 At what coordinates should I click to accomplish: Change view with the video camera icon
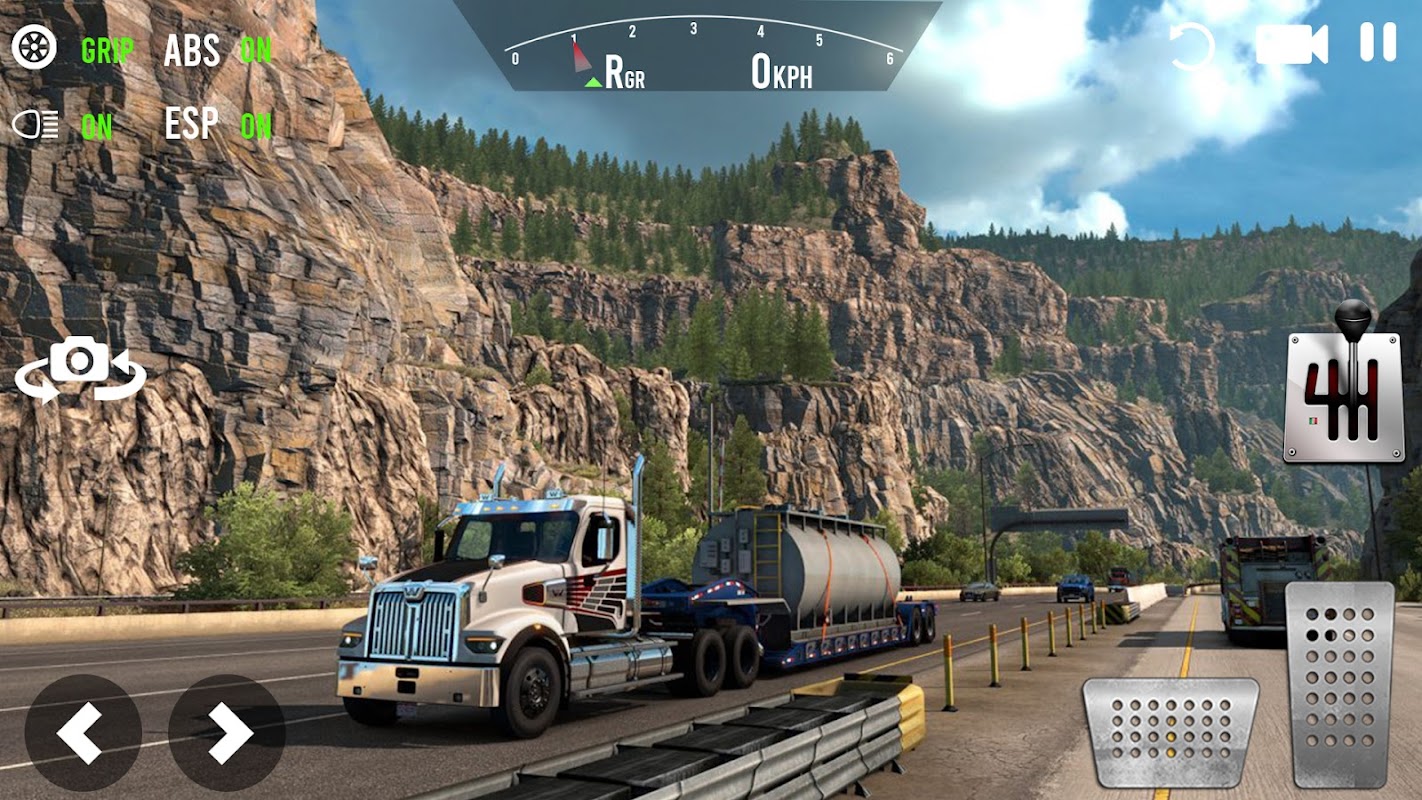[x=1291, y=45]
